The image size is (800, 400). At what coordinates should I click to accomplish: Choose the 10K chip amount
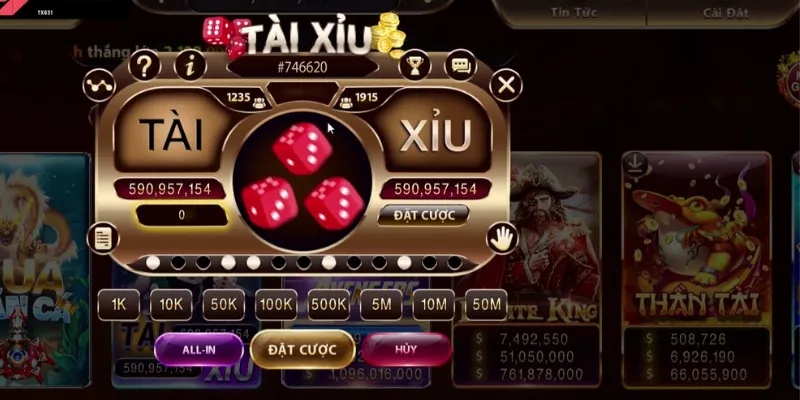coord(171,304)
